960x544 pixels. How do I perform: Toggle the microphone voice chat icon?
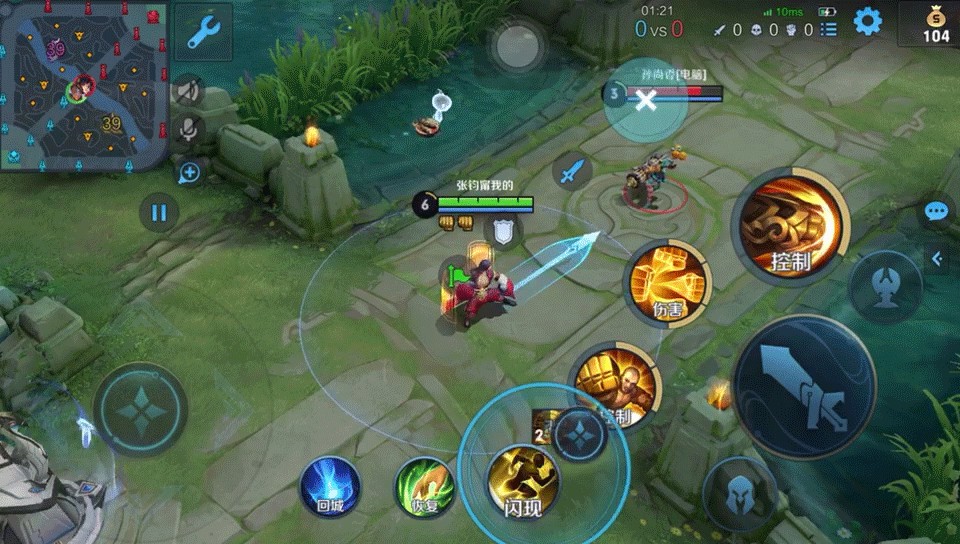pos(187,130)
